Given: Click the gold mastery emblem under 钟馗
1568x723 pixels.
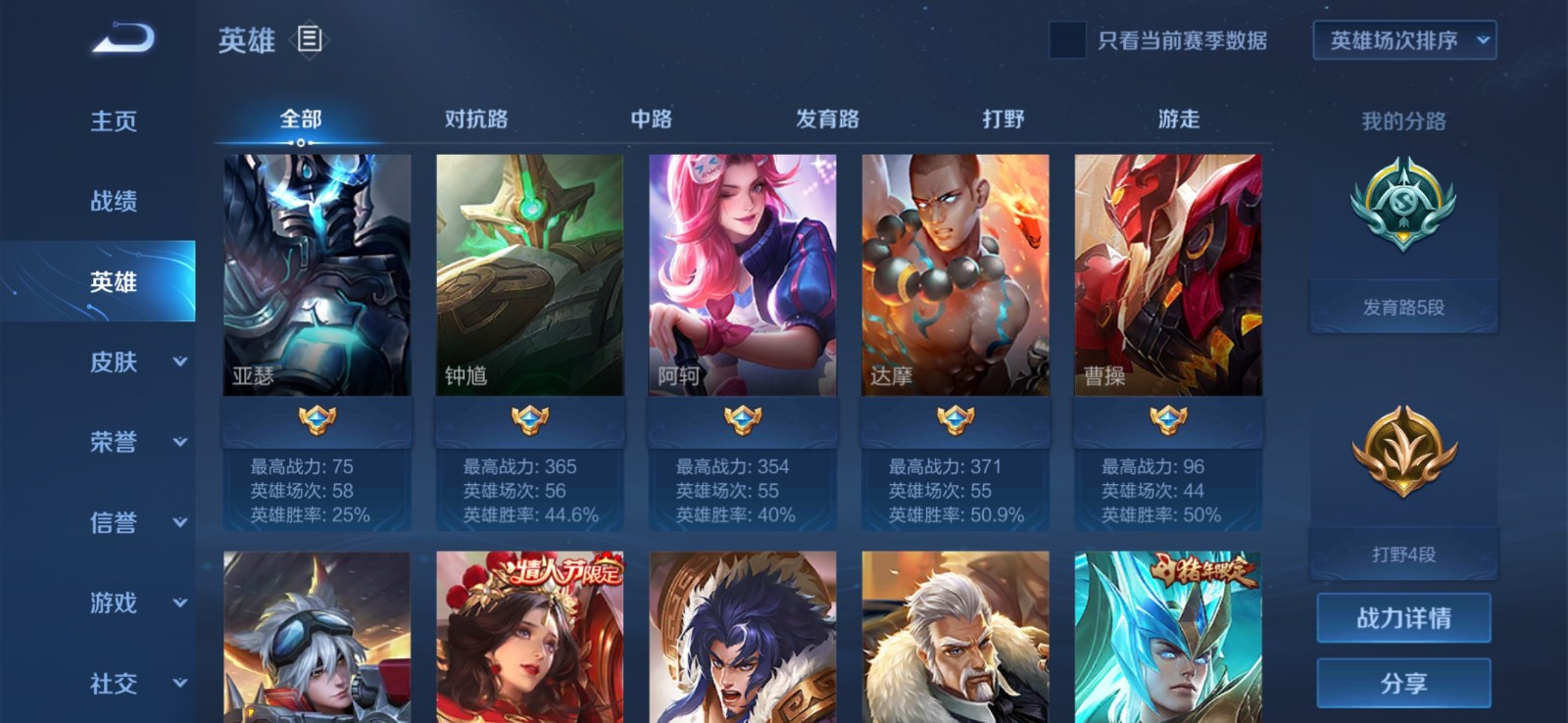Looking at the screenshot, I should (x=528, y=419).
